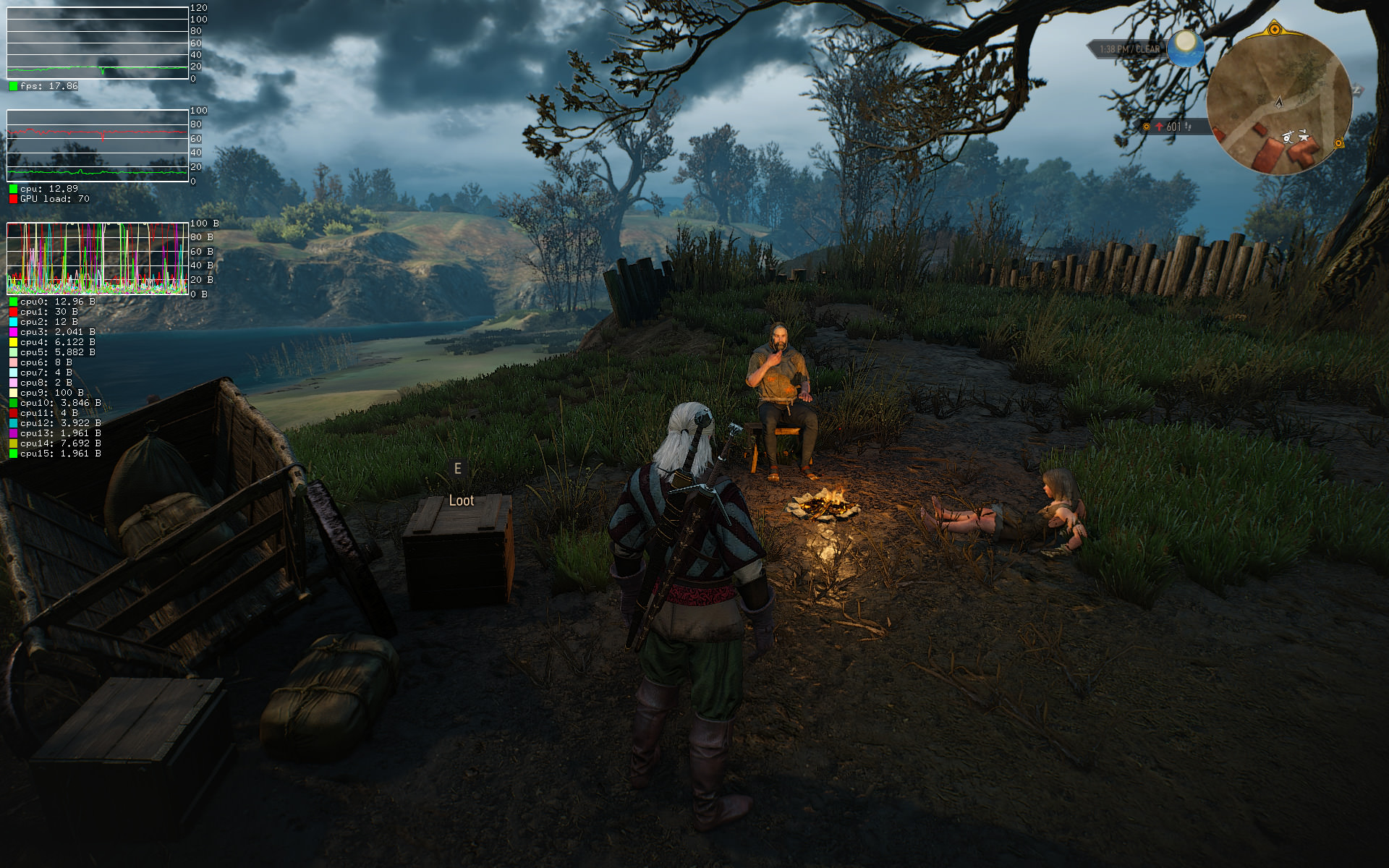Screen dimensions: 1389x868
Task: Click the sun weather icon
Action: pyautogui.click(x=1185, y=46)
